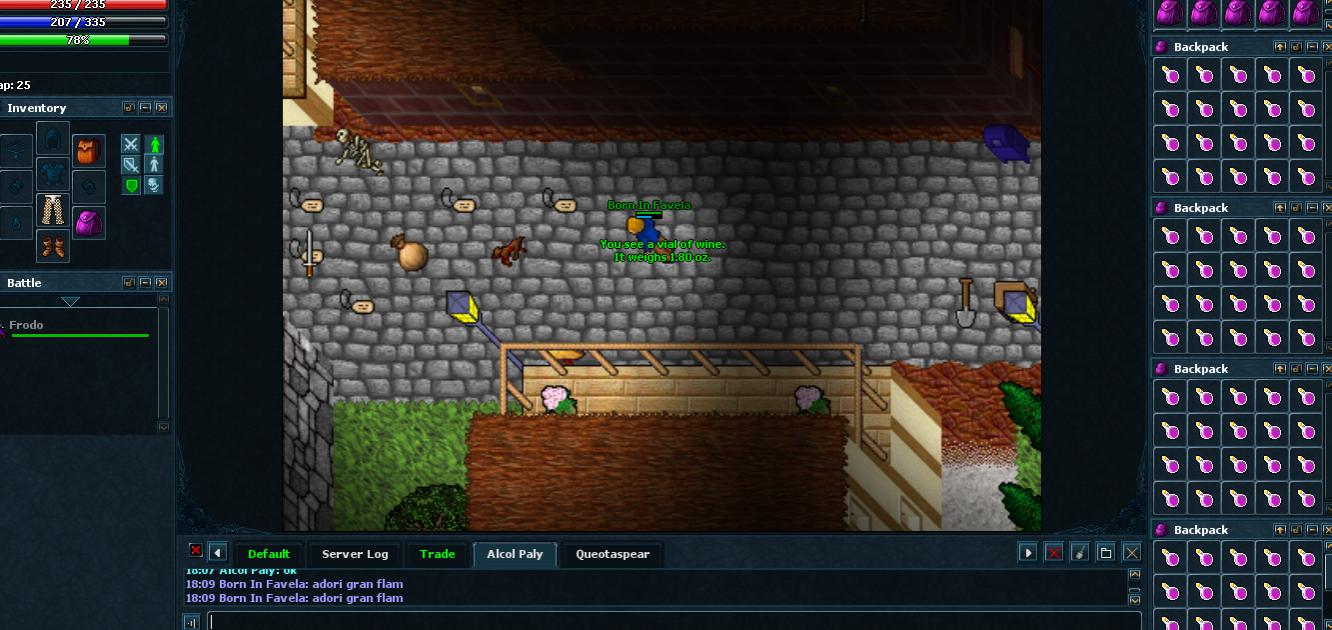Minimize the Battle panel

tap(145, 283)
